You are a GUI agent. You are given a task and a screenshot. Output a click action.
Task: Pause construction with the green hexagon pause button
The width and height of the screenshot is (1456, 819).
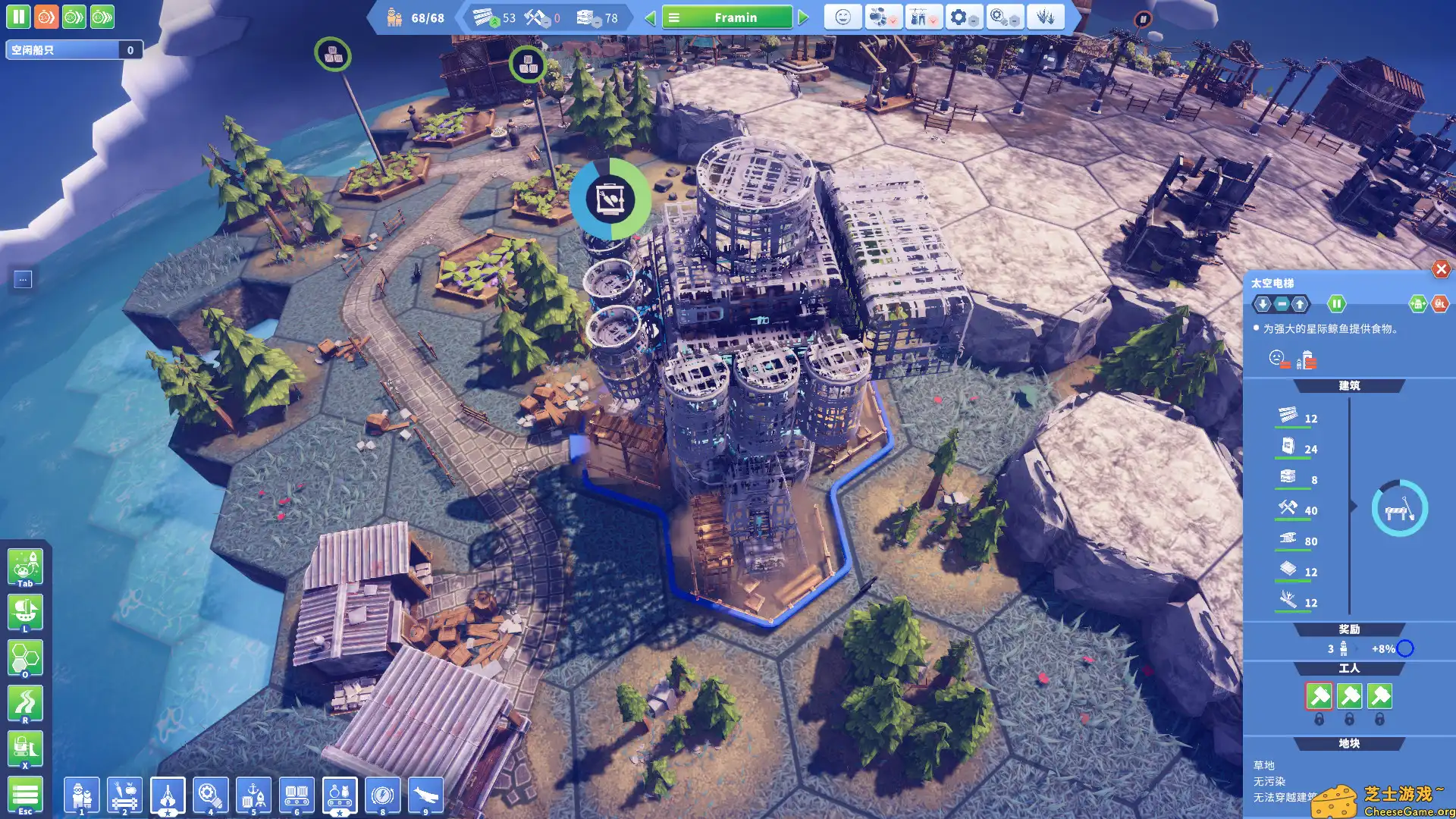click(1336, 304)
